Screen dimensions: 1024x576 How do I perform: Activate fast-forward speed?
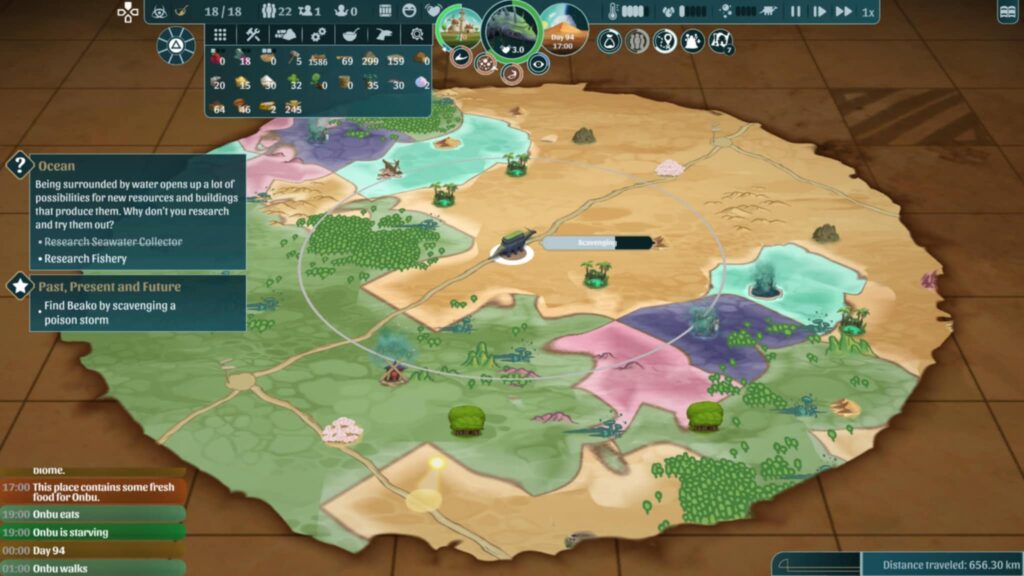click(x=845, y=12)
